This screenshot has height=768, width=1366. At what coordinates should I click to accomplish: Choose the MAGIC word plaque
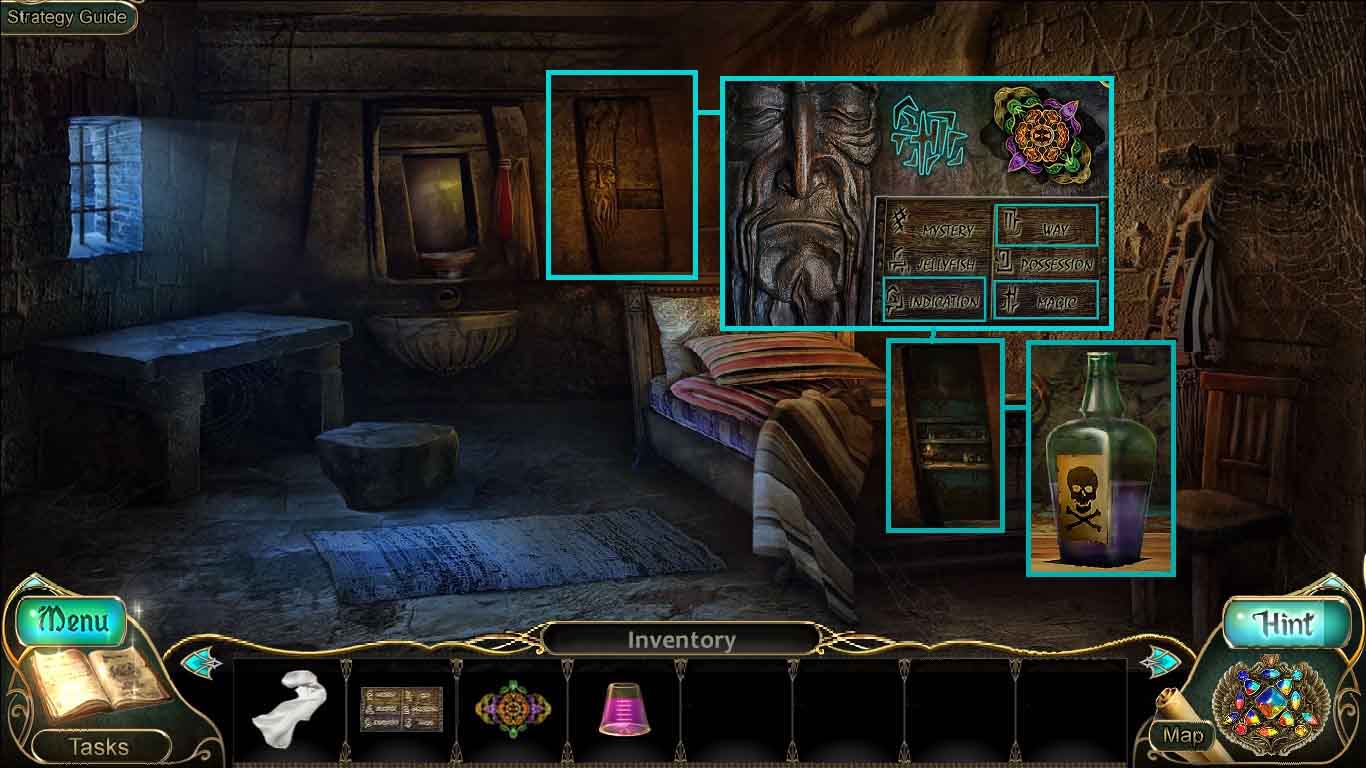tap(1045, 299)
